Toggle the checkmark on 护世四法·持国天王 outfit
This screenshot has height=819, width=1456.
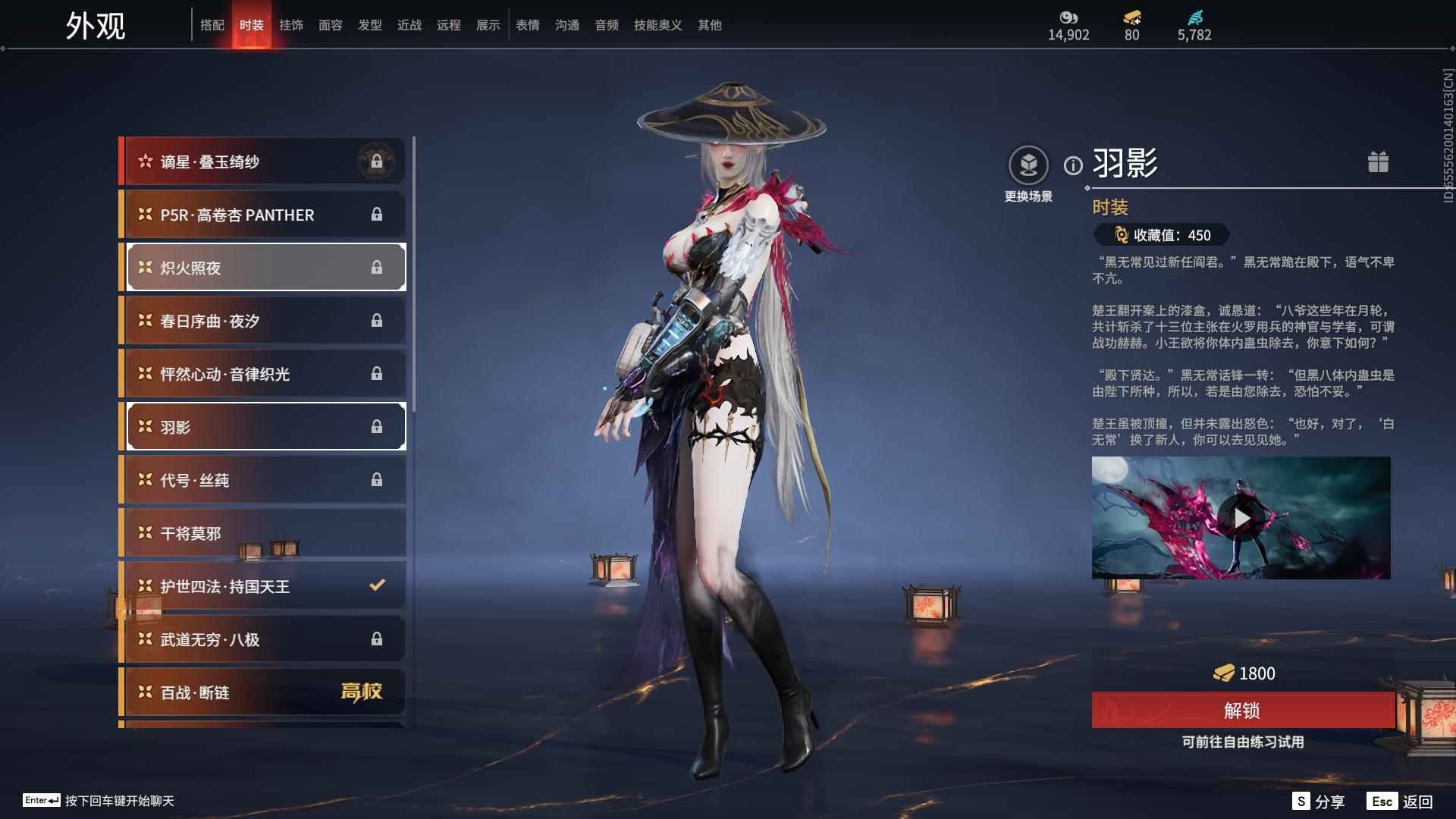tap(375, 585)
